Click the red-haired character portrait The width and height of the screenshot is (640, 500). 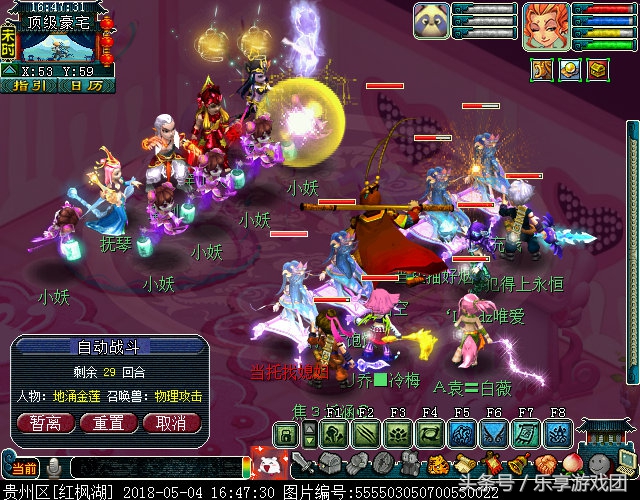coord(547,27)
